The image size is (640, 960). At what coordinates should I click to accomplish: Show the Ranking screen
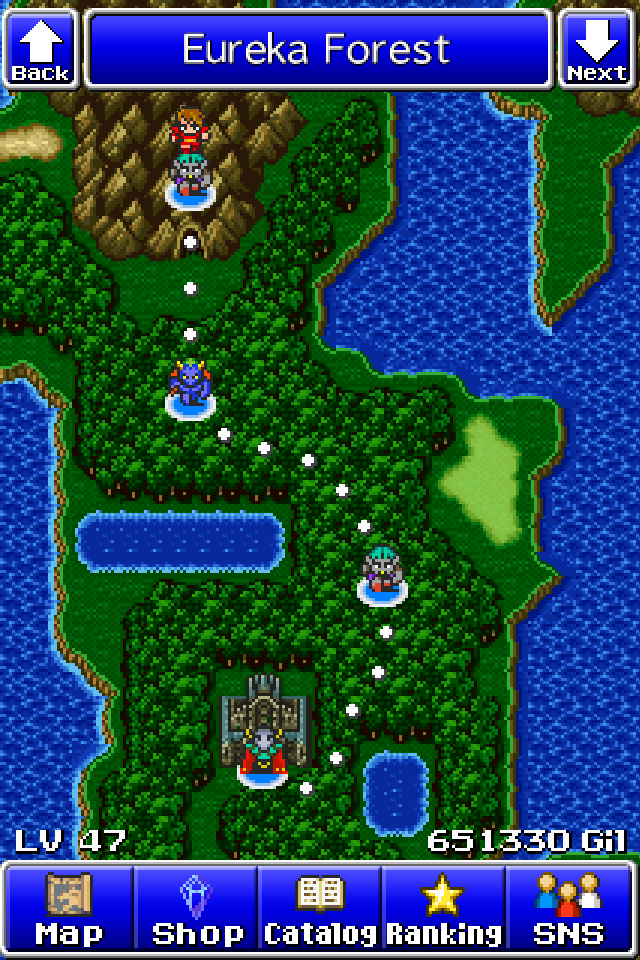click(444, 908)
